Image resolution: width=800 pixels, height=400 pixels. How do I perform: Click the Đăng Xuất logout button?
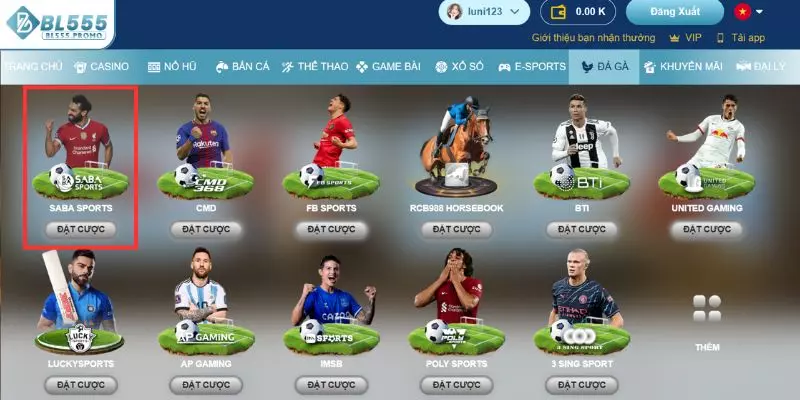pyautogui.click(x=674, y=12)
